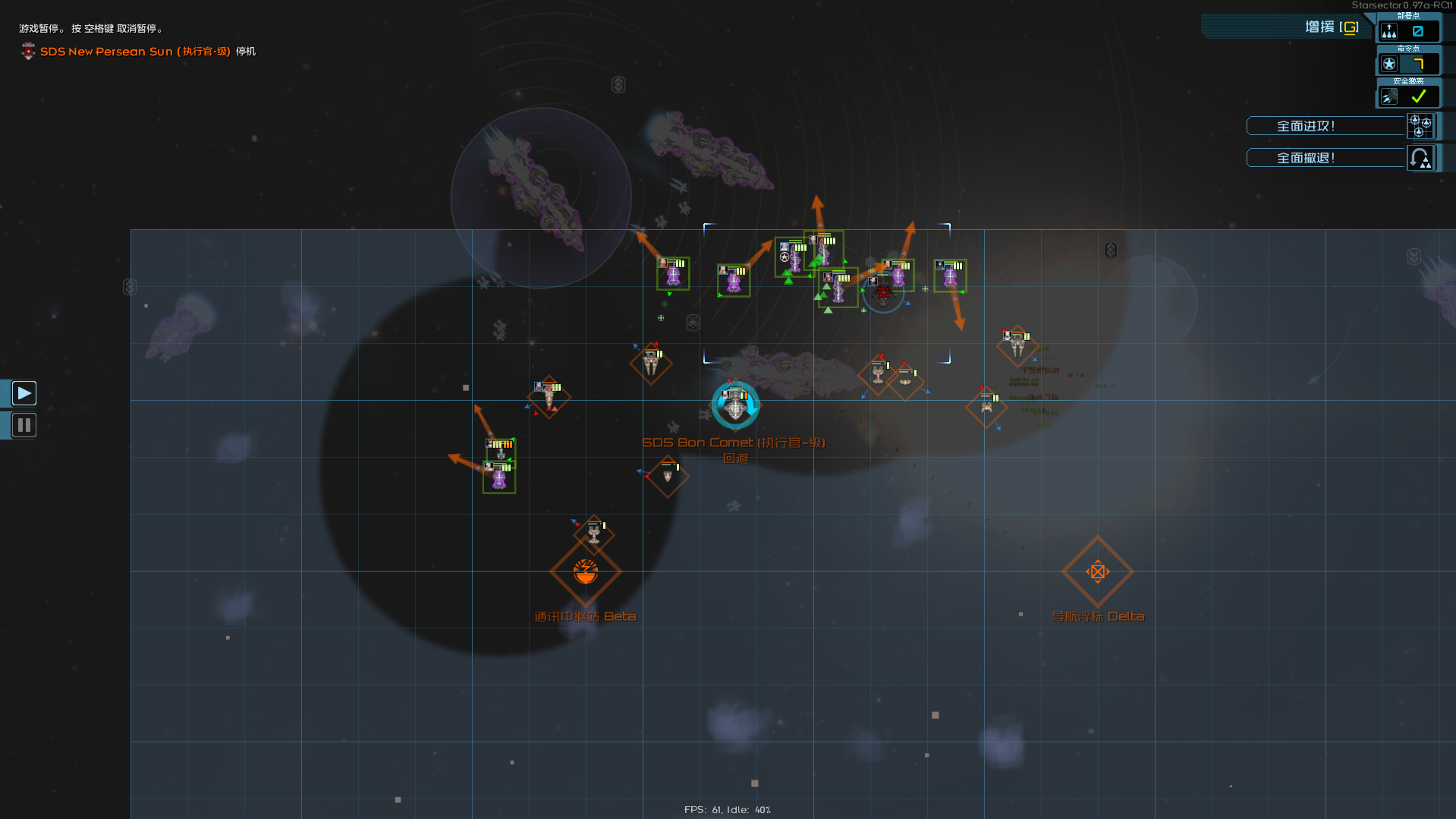
Task: Click the command points officer star icon
Action: click(x=1389, y=63)
